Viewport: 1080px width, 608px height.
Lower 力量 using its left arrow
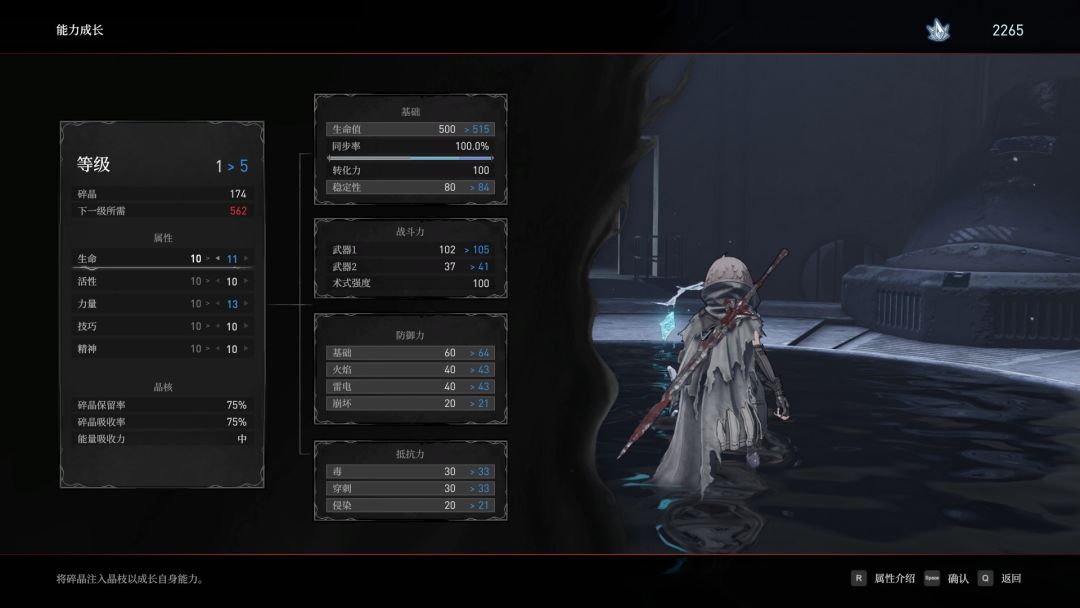tap(218, 304)
